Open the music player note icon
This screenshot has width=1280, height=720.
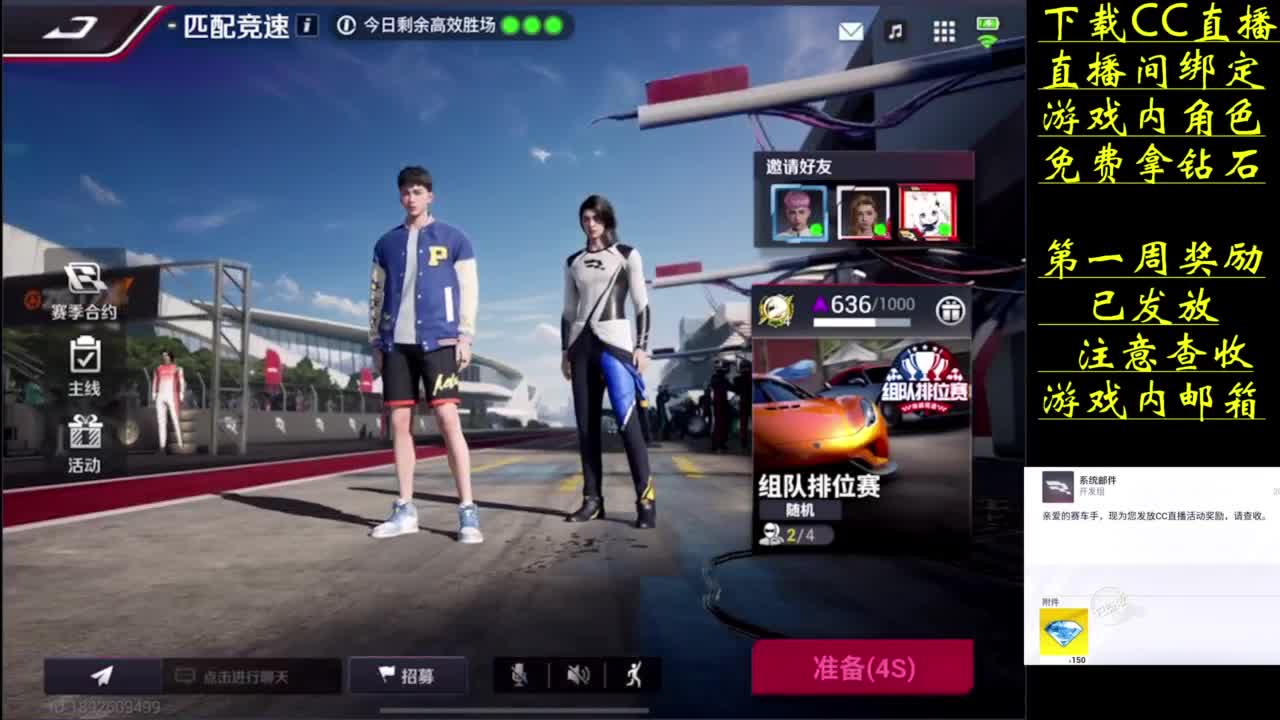point(893,31)
